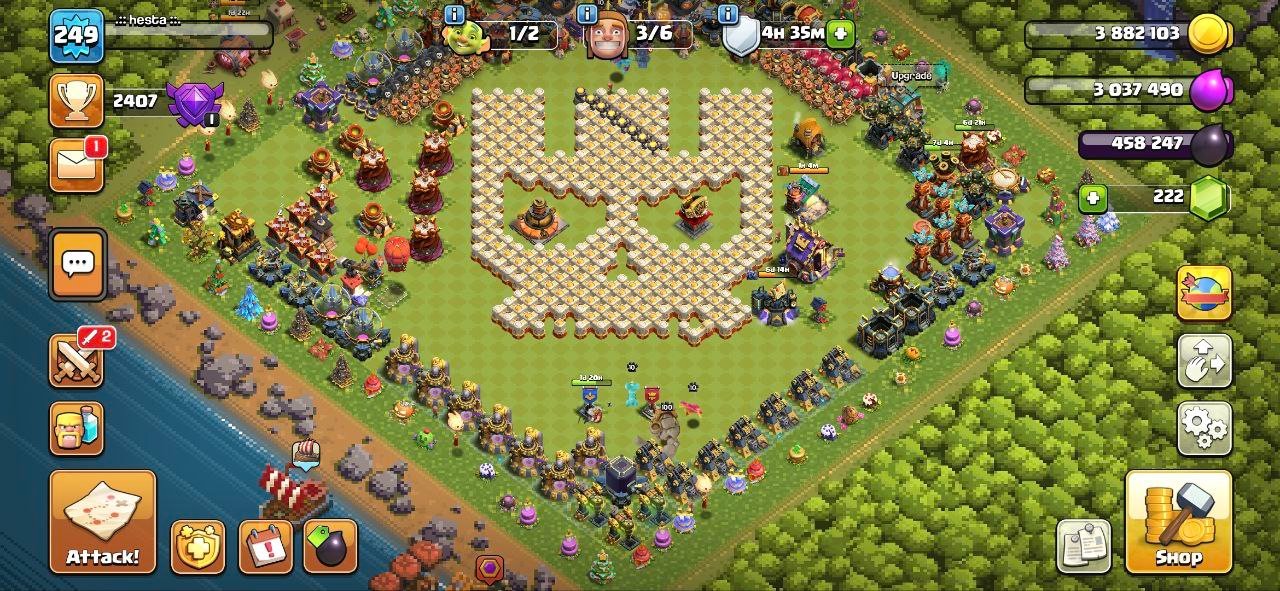Open the settings gears button
The image size is (1280, 591).
pos(1204,428)
